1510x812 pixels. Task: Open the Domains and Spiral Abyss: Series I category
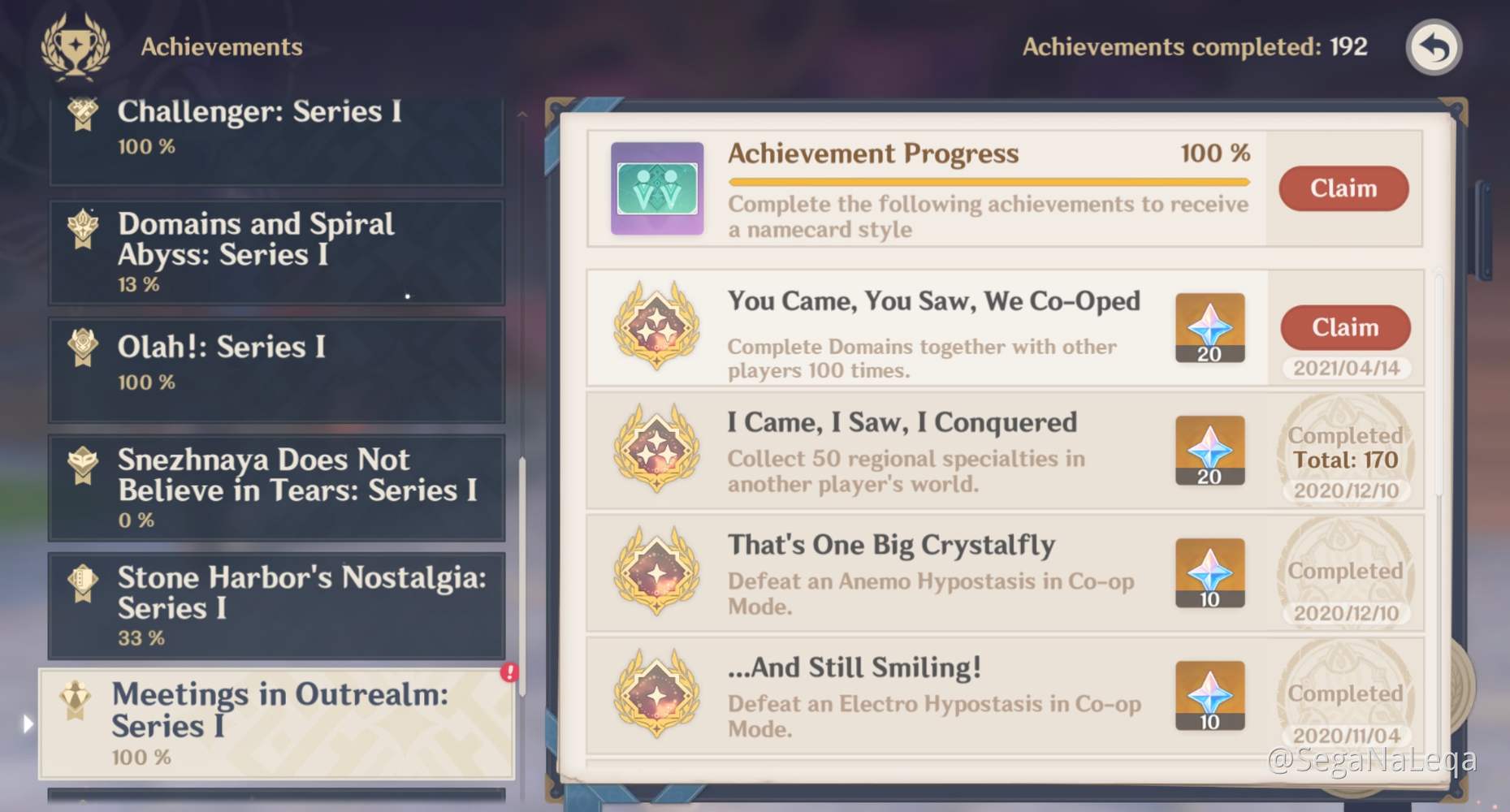coord(276,252)
